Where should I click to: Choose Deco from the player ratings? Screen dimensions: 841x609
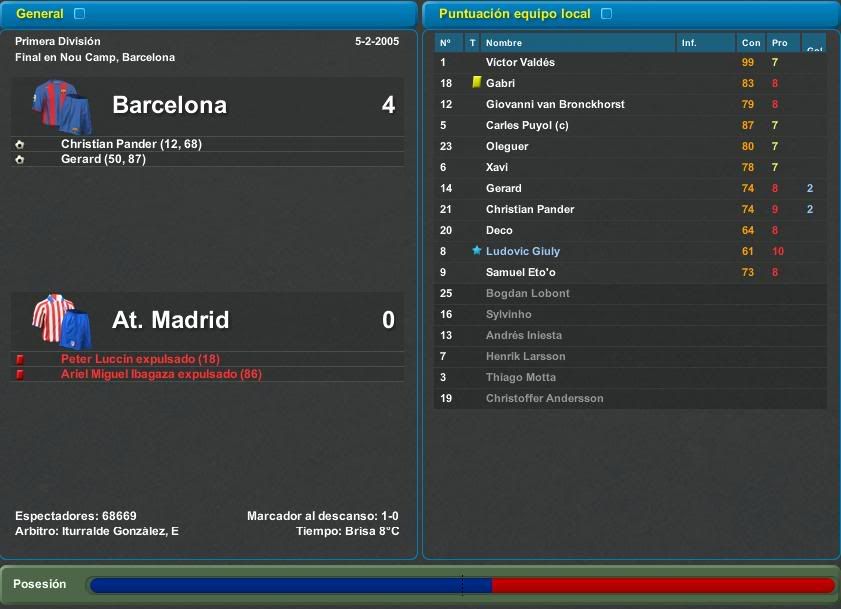[499, 231]
